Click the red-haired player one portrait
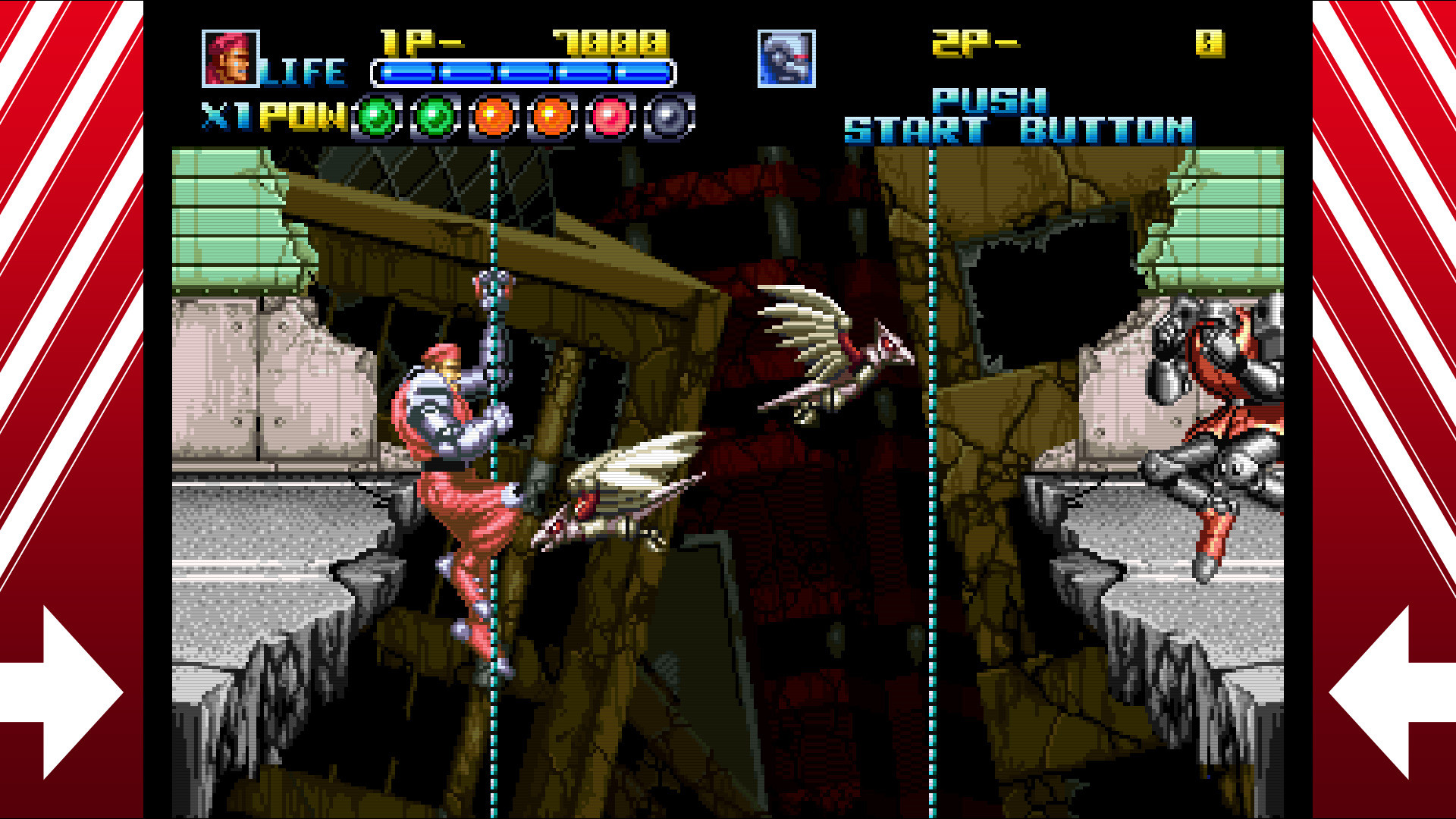The width and height of the screenshot is (1456, 819). pyautogui.click(x=230, y=58)
